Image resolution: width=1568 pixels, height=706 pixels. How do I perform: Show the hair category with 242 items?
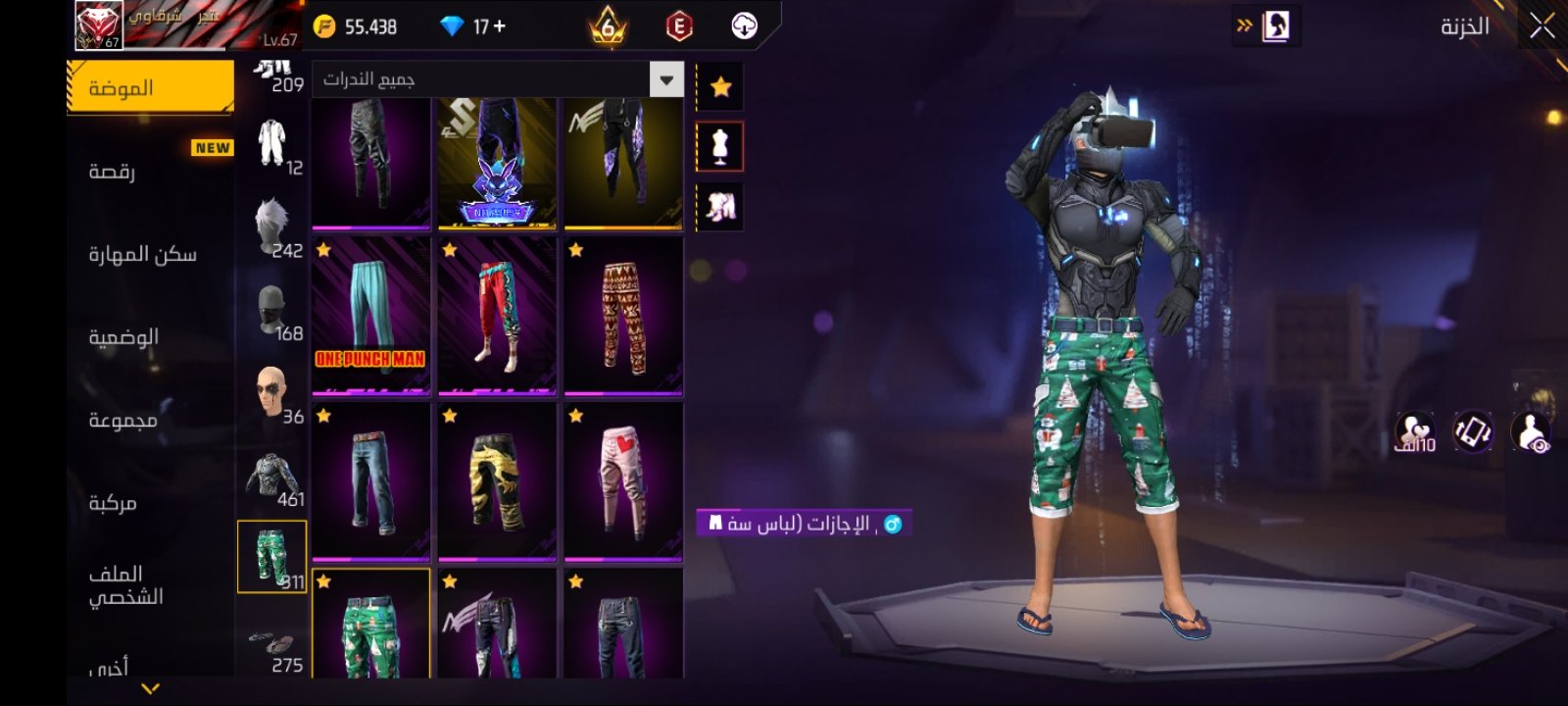271,227
